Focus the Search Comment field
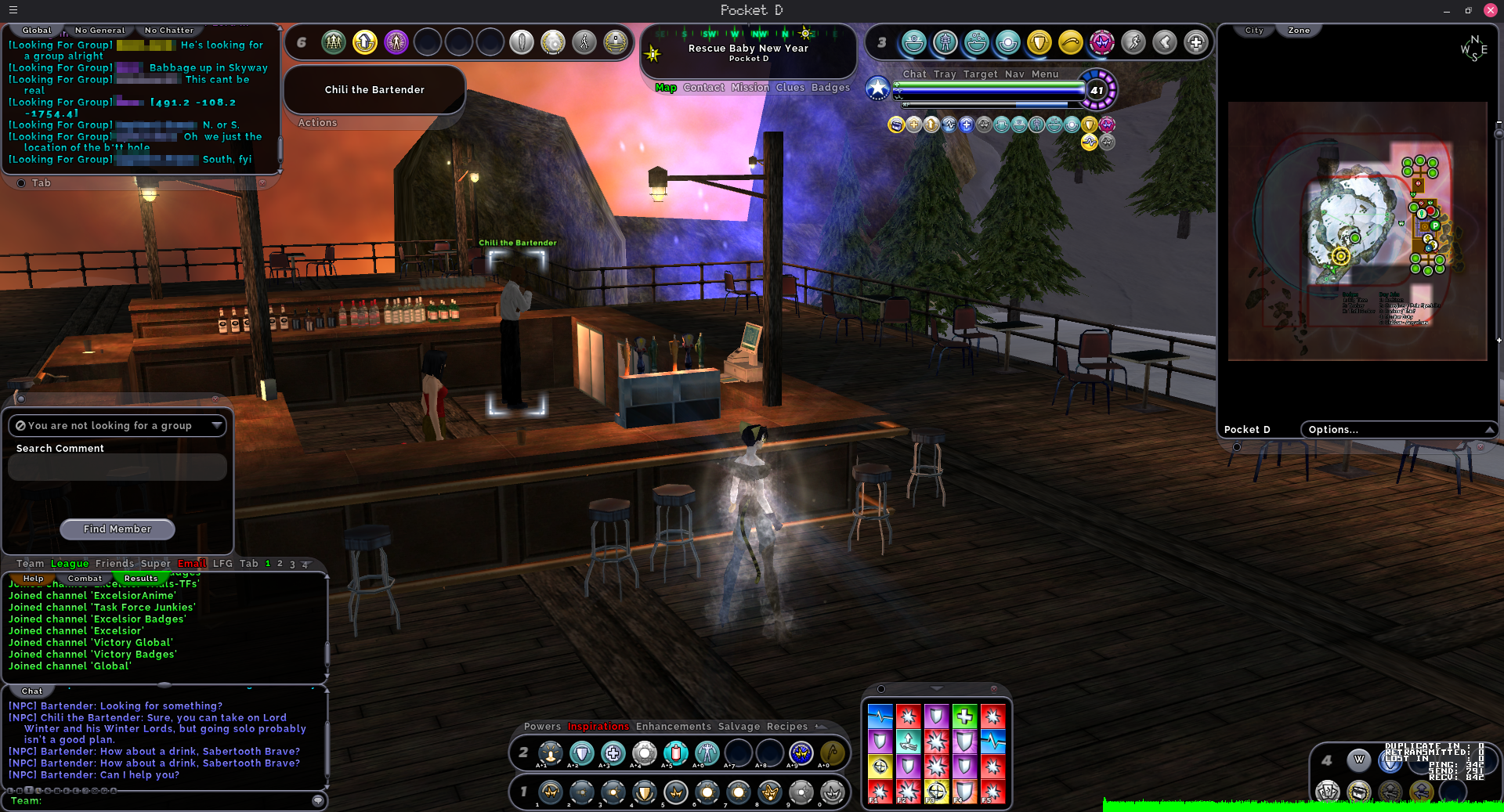Screen dimensions: 1504x812 click(x=117, y=467)
